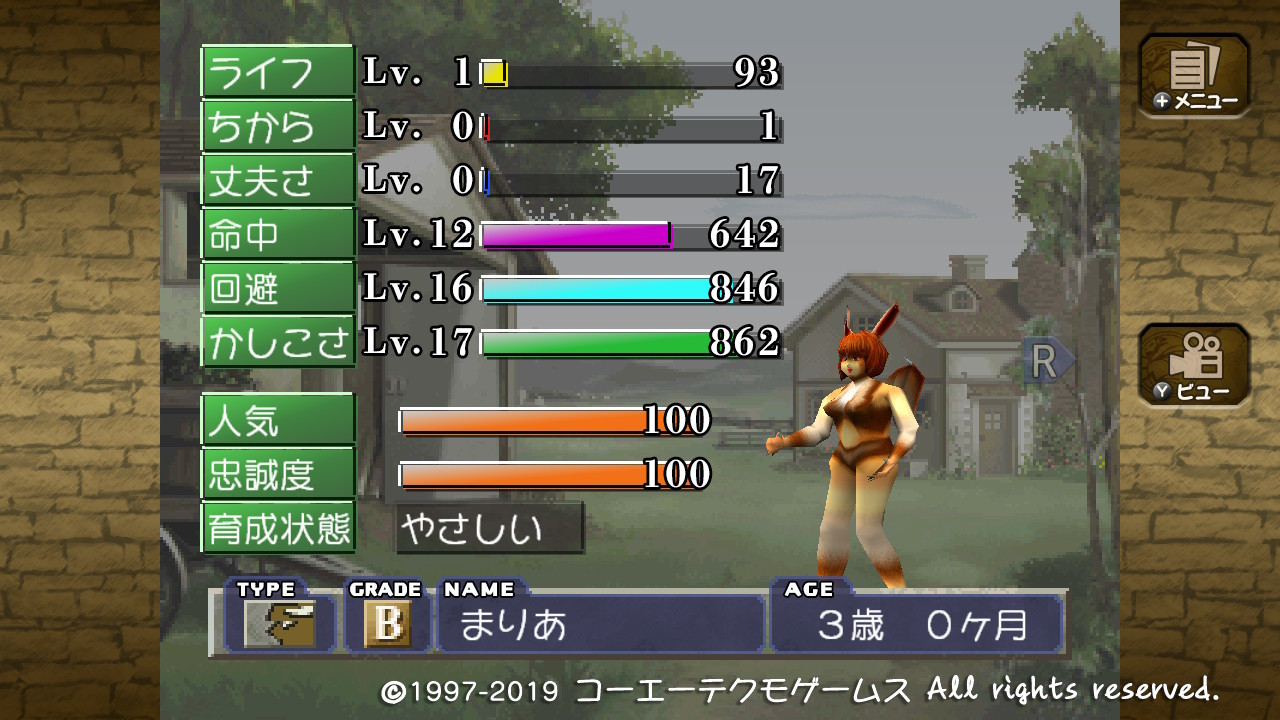Click the ライフ stat label icon

[x=278, y=70]
